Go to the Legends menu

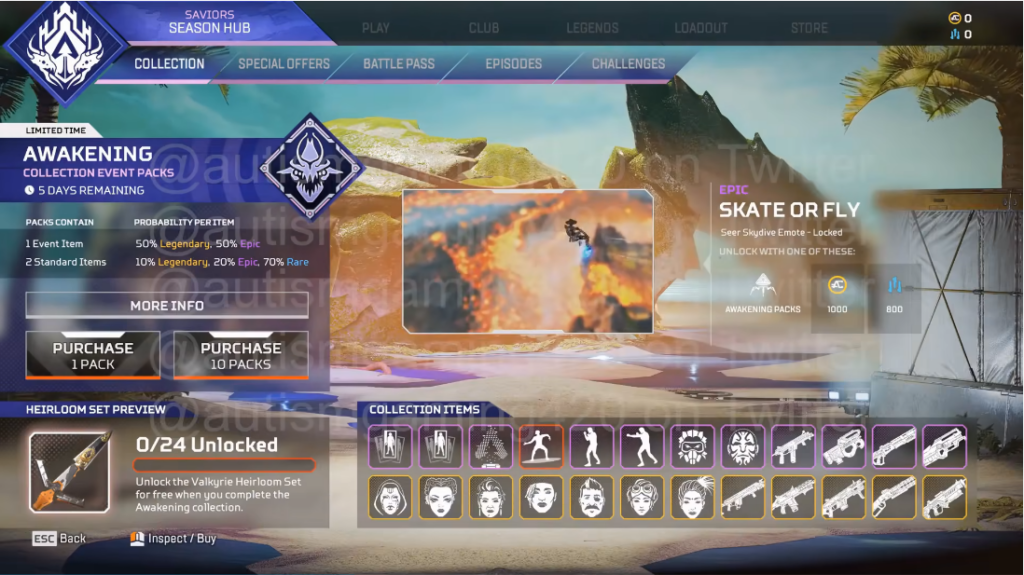(x=592, y=28)
